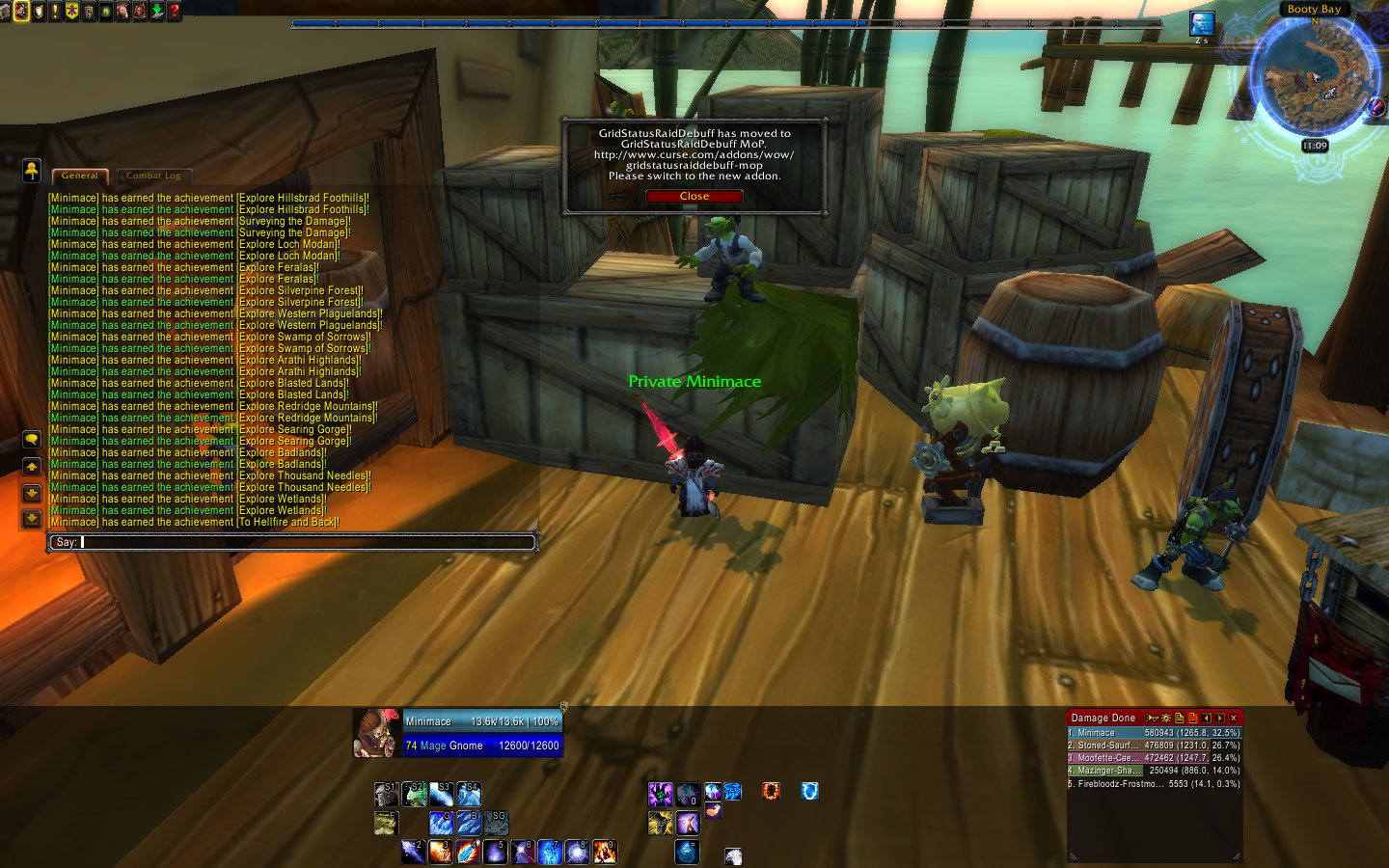Open the quest log exclamation icon
Screen dimensions: 1389x868
pyautogui.click(x=55, y=11)
